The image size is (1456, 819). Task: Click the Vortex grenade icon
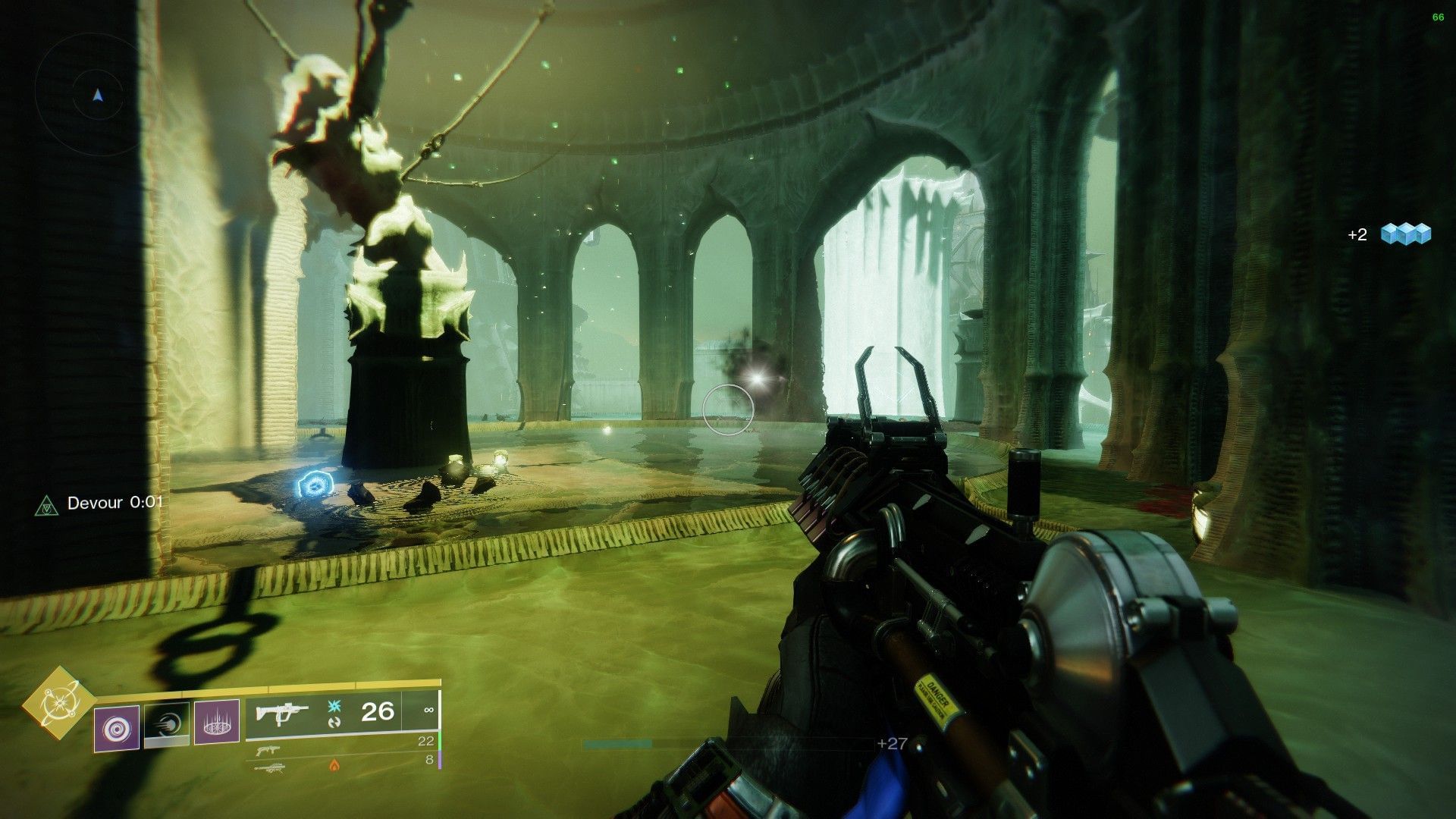click(116, 725)
